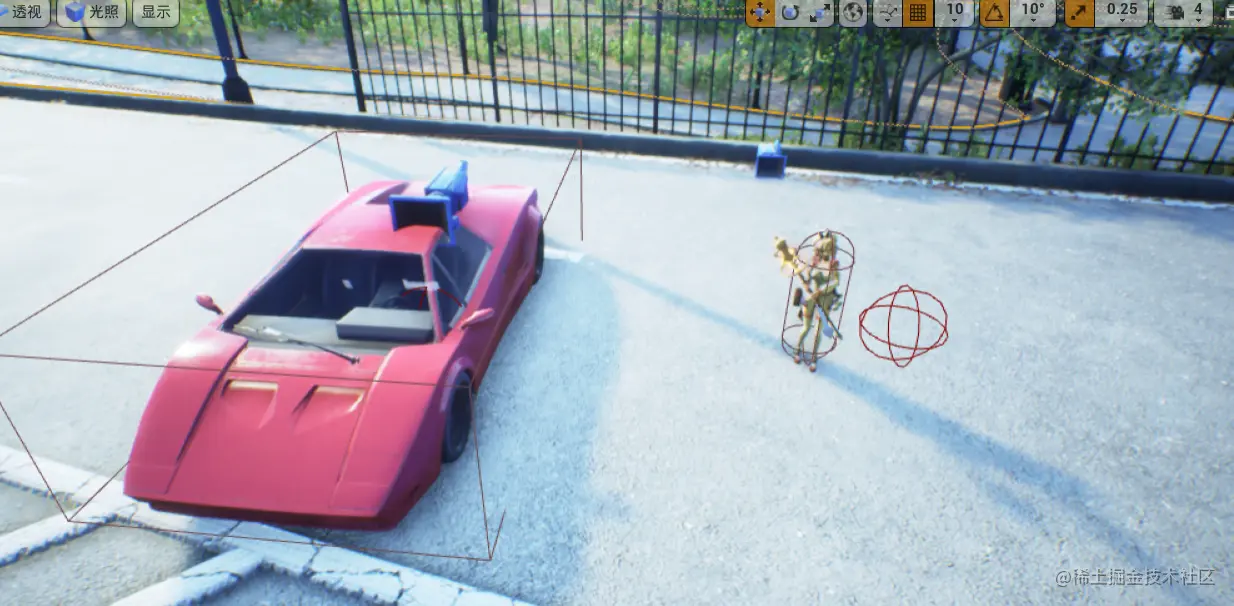
Task: Toggle the globe world coordinate system button
Action: tap(853, 12)
